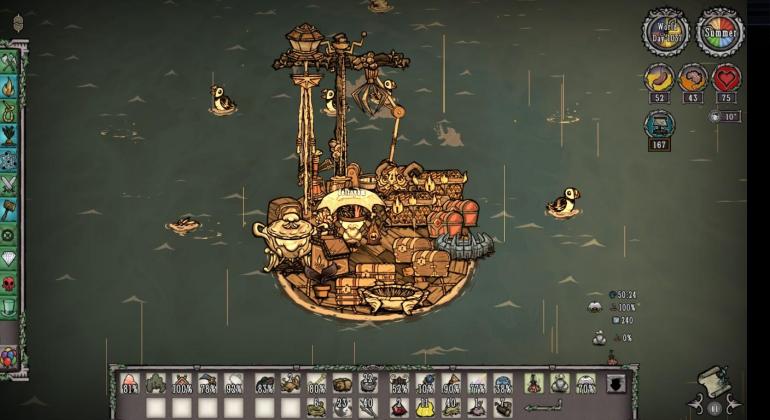This screenshot has width=770, height=420.
Task: Select the equipped item showing 70%
Action: tap(586, 383)
